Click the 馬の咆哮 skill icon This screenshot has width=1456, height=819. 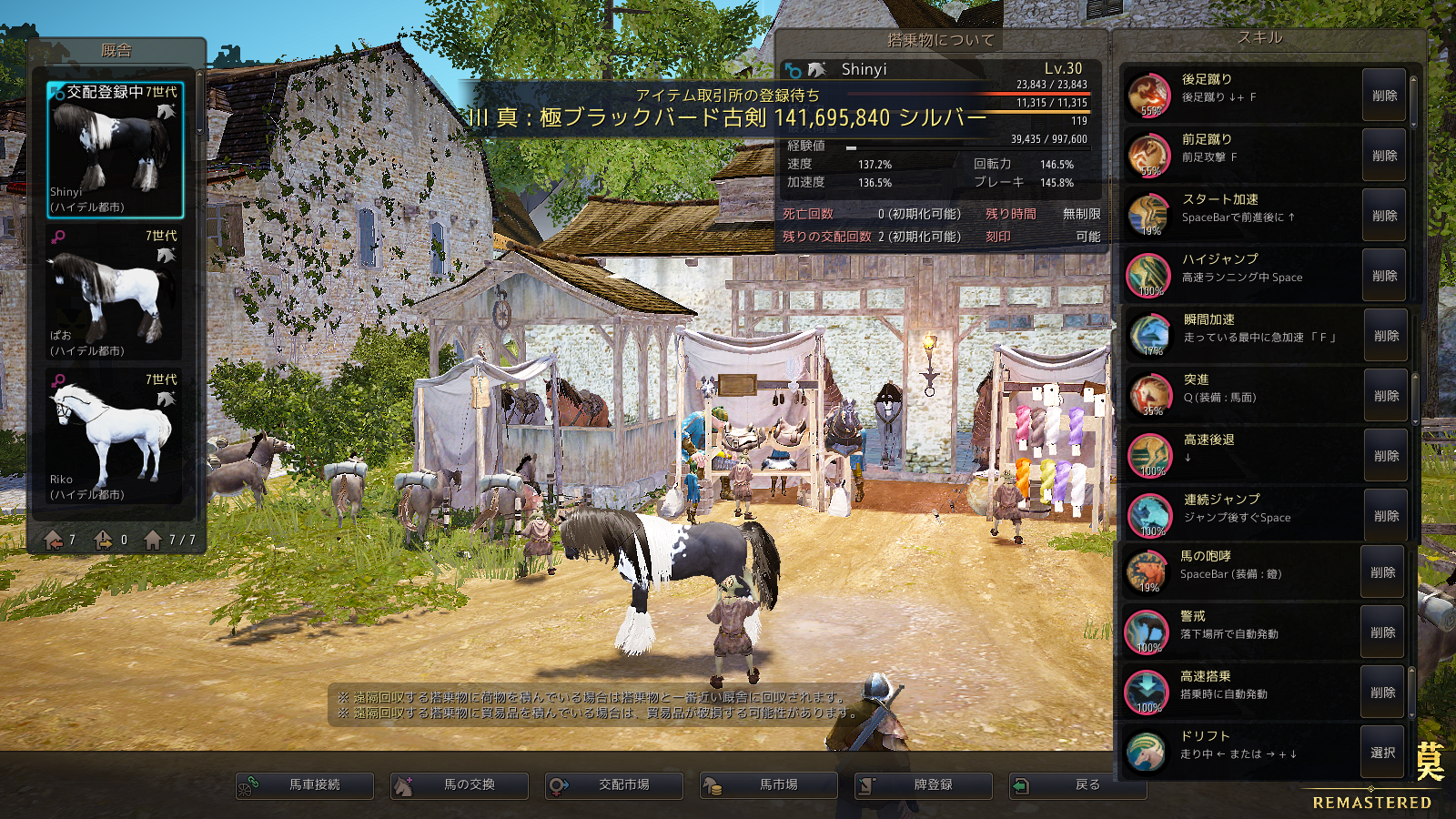pyautogui.click(x=1148, y=572)
